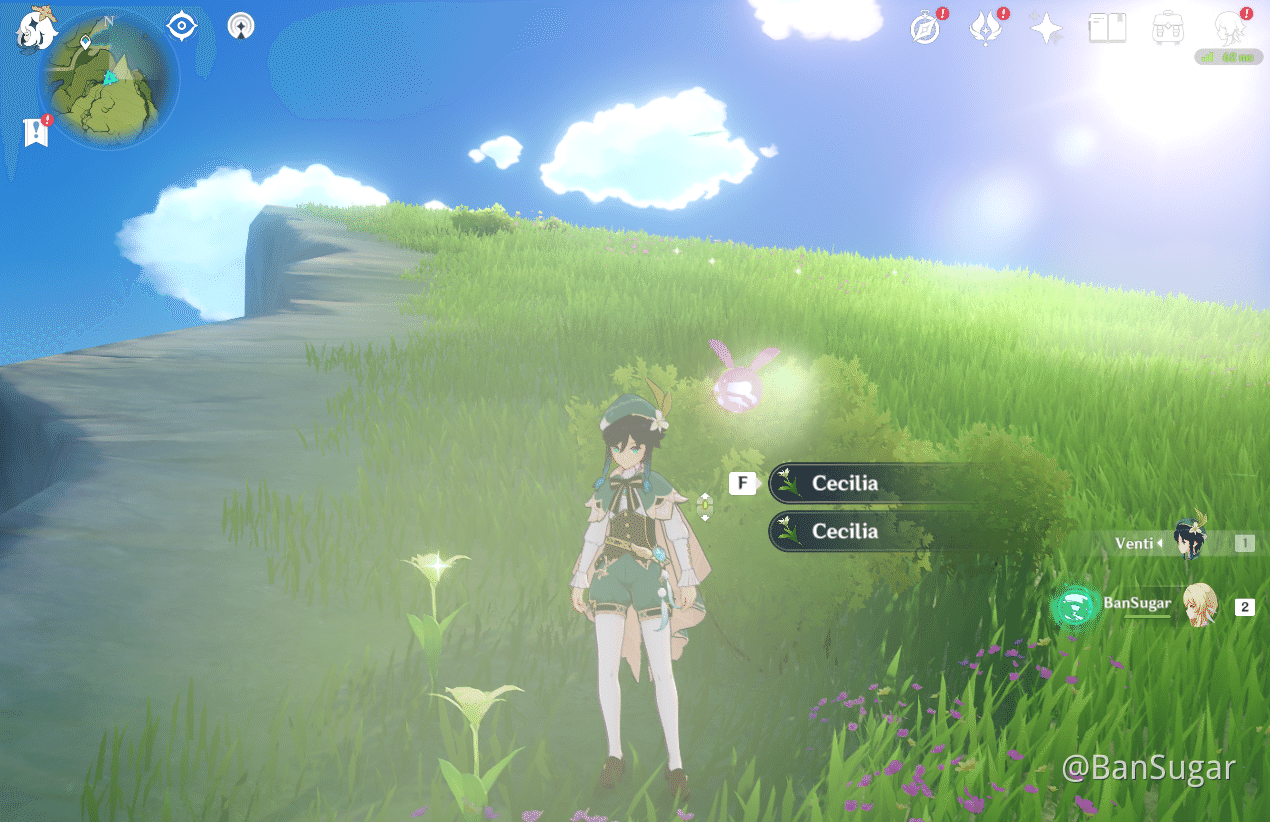Click the eye-shaped icon beside the minimap
The height and width of the screenshot is (822, 1270).
[x=182, y=26]
